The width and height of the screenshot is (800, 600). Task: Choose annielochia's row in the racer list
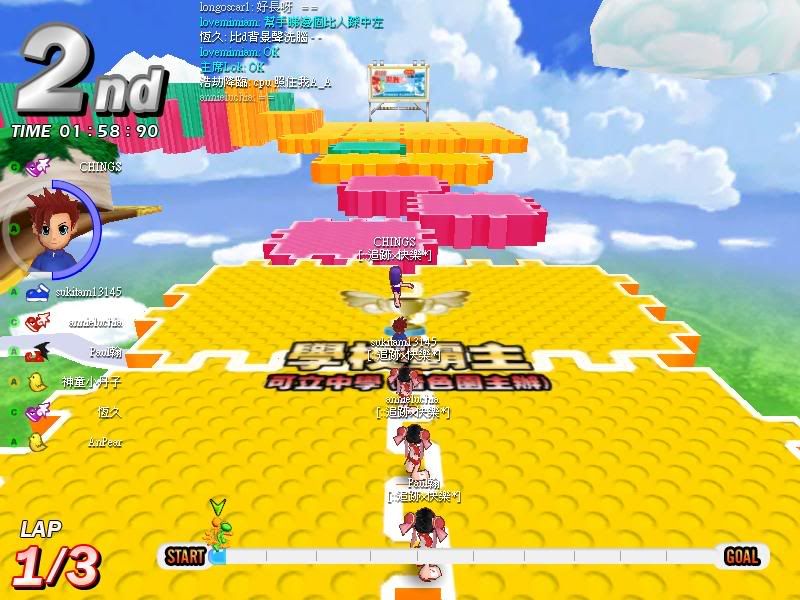95,322
